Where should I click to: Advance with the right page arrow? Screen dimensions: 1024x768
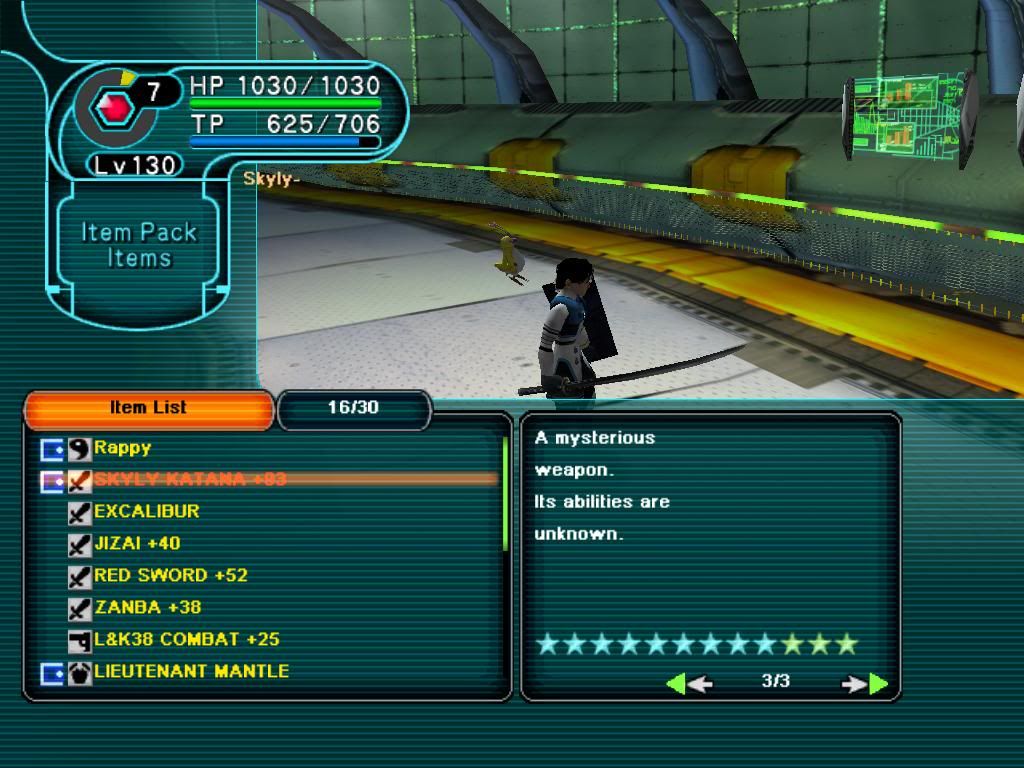(865, 684)
